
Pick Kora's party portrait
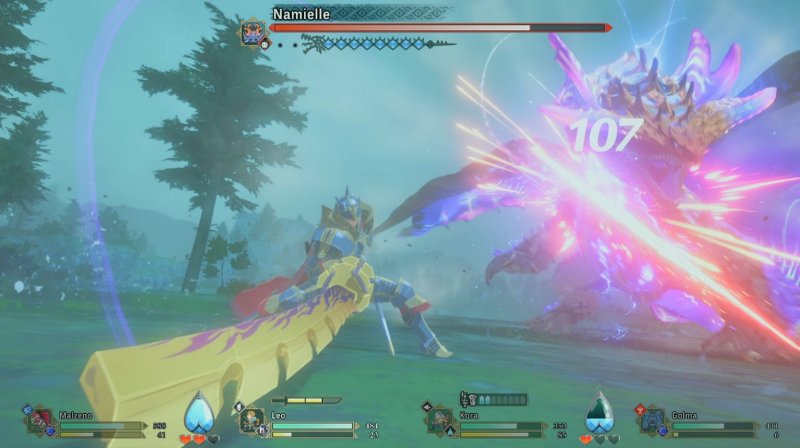[x=439, y=421]
